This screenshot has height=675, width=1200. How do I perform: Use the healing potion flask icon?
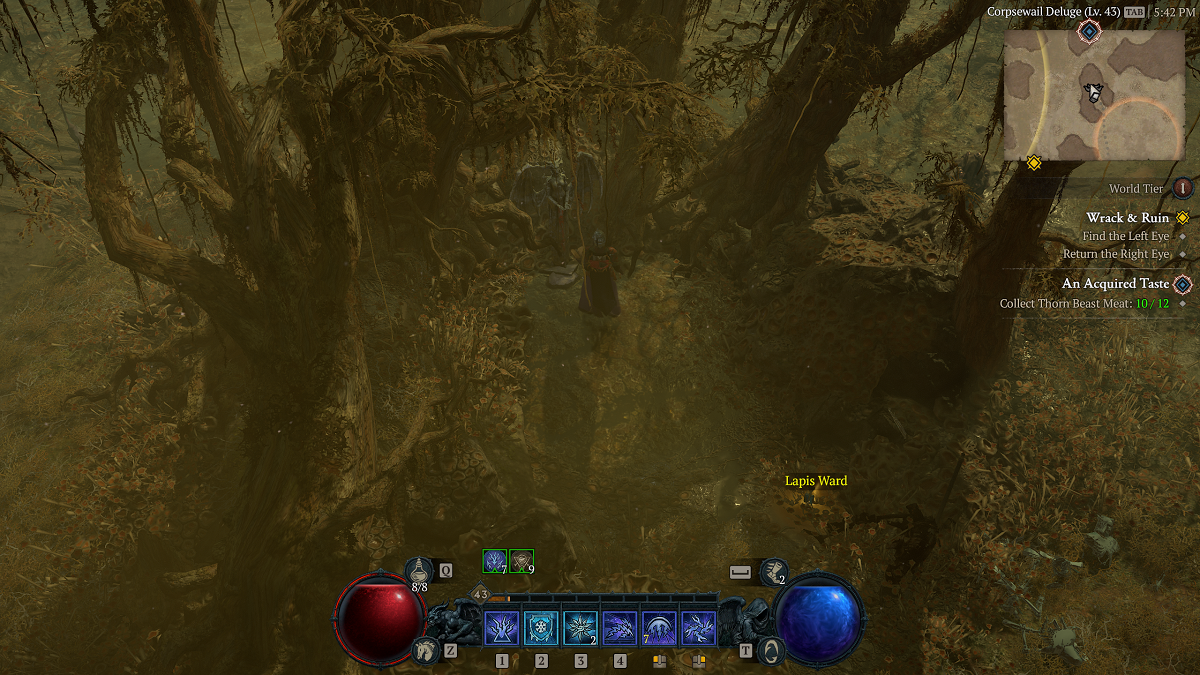(419, 571)
